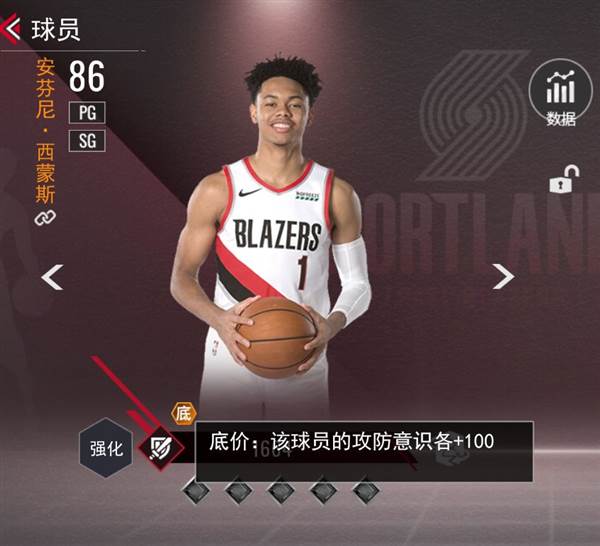Select the 底价 badge diamond icon
The image size is (600, 546).
[x=159, y=448]
